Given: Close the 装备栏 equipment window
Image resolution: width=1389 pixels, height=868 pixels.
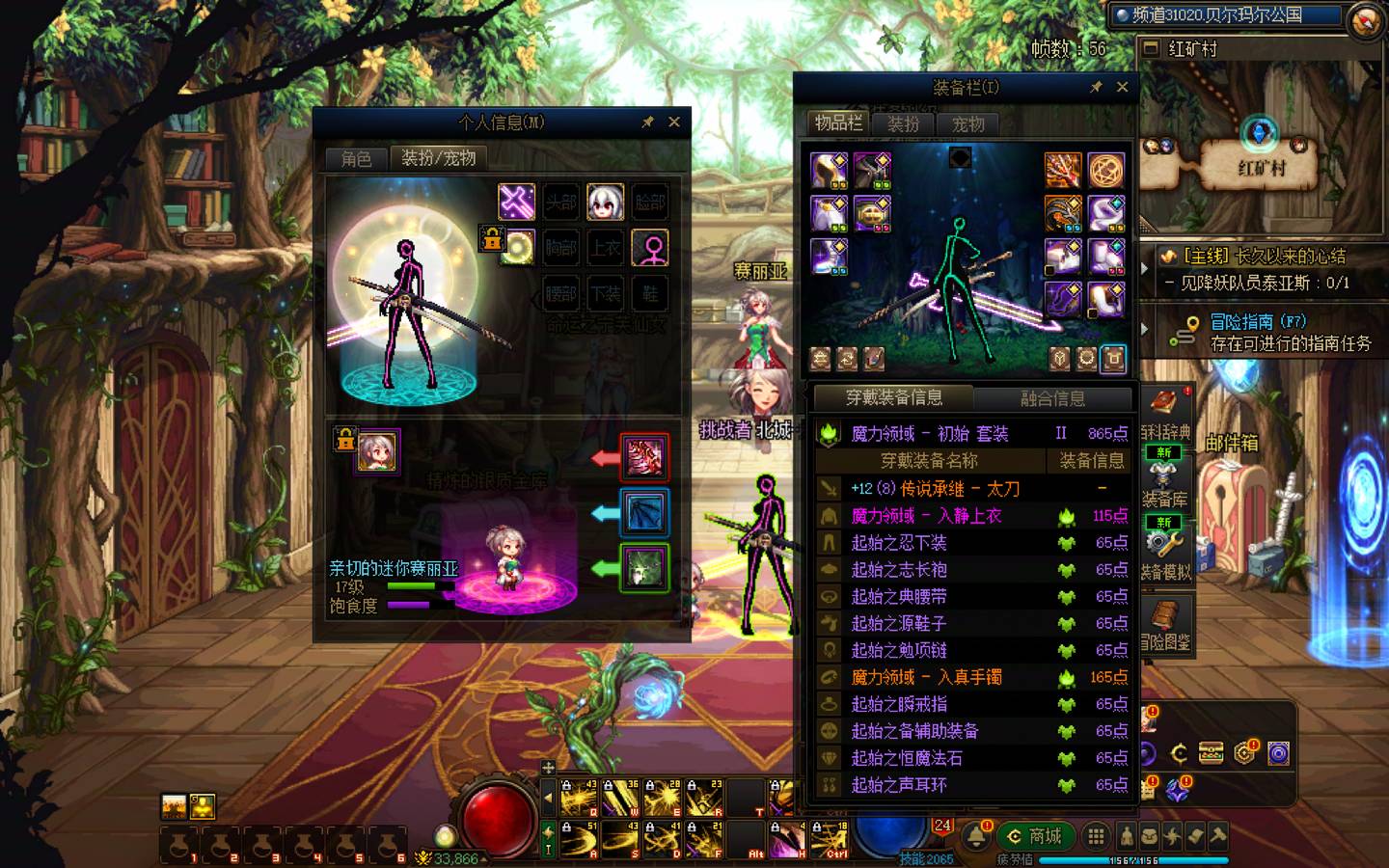Looking at the screenshot, I should click(1122, 87).
